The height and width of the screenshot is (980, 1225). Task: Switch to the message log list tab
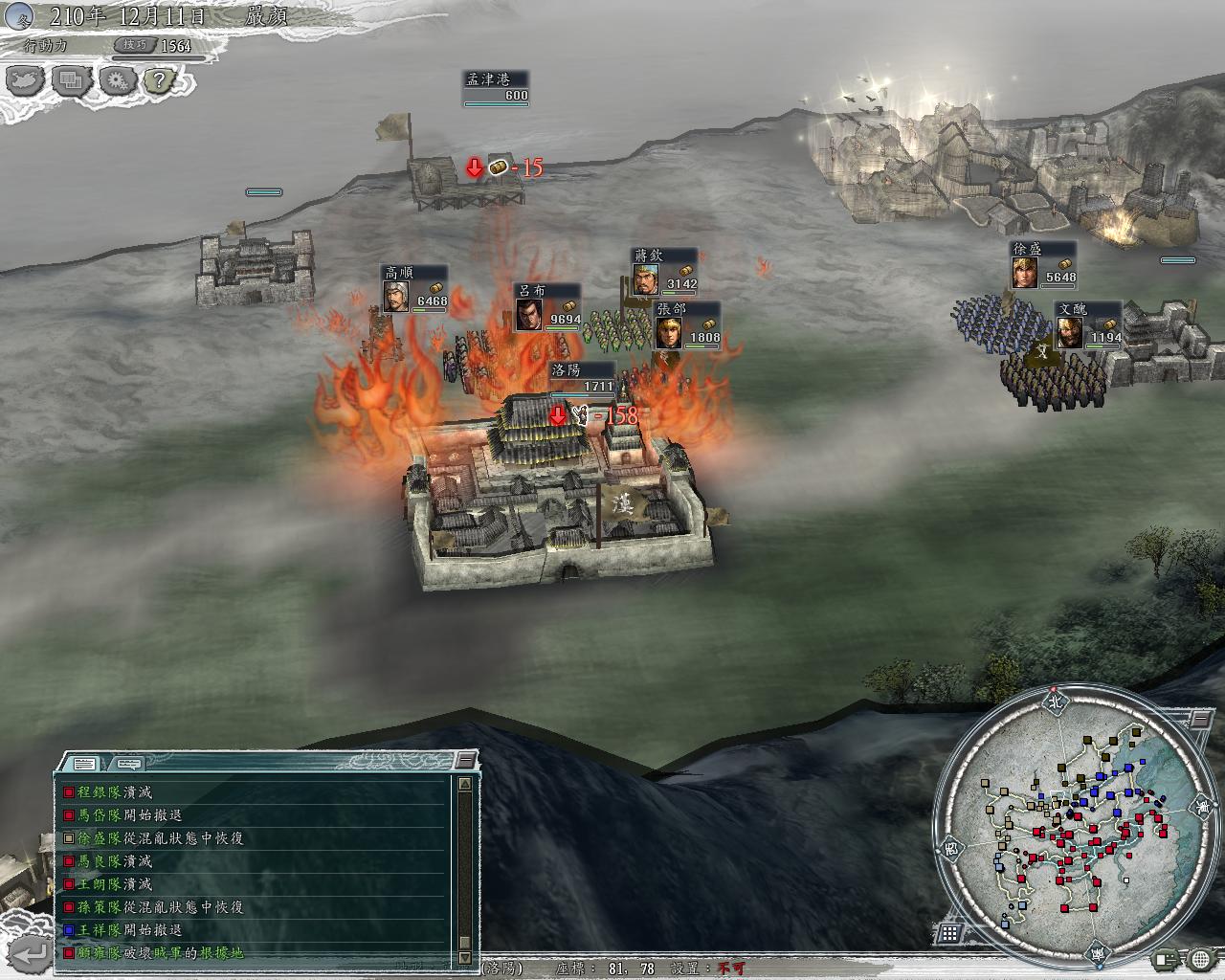point(83,764)
